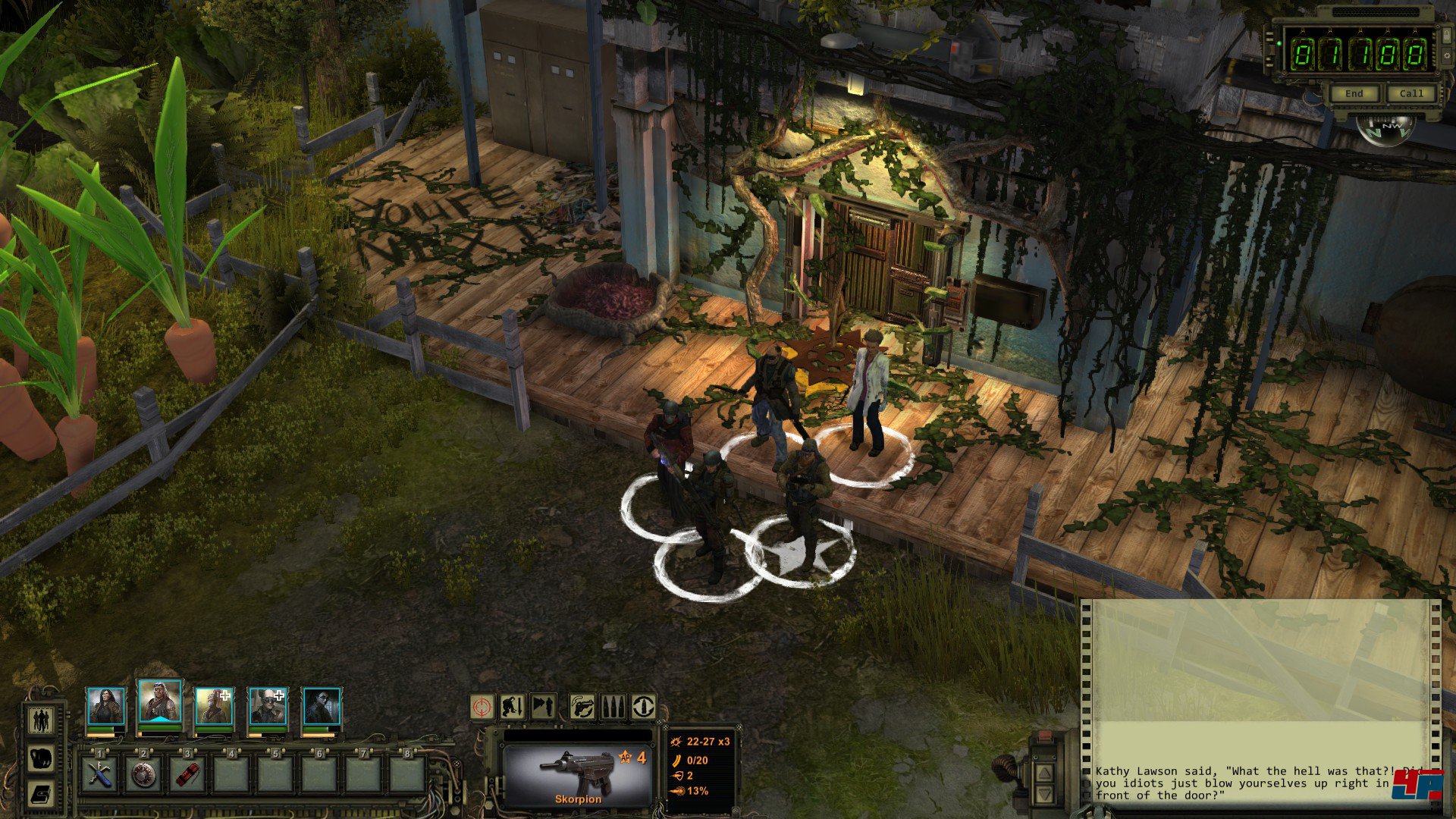Click the squad silhouettes button
1456x819 pixels.
tap(42, 720)
